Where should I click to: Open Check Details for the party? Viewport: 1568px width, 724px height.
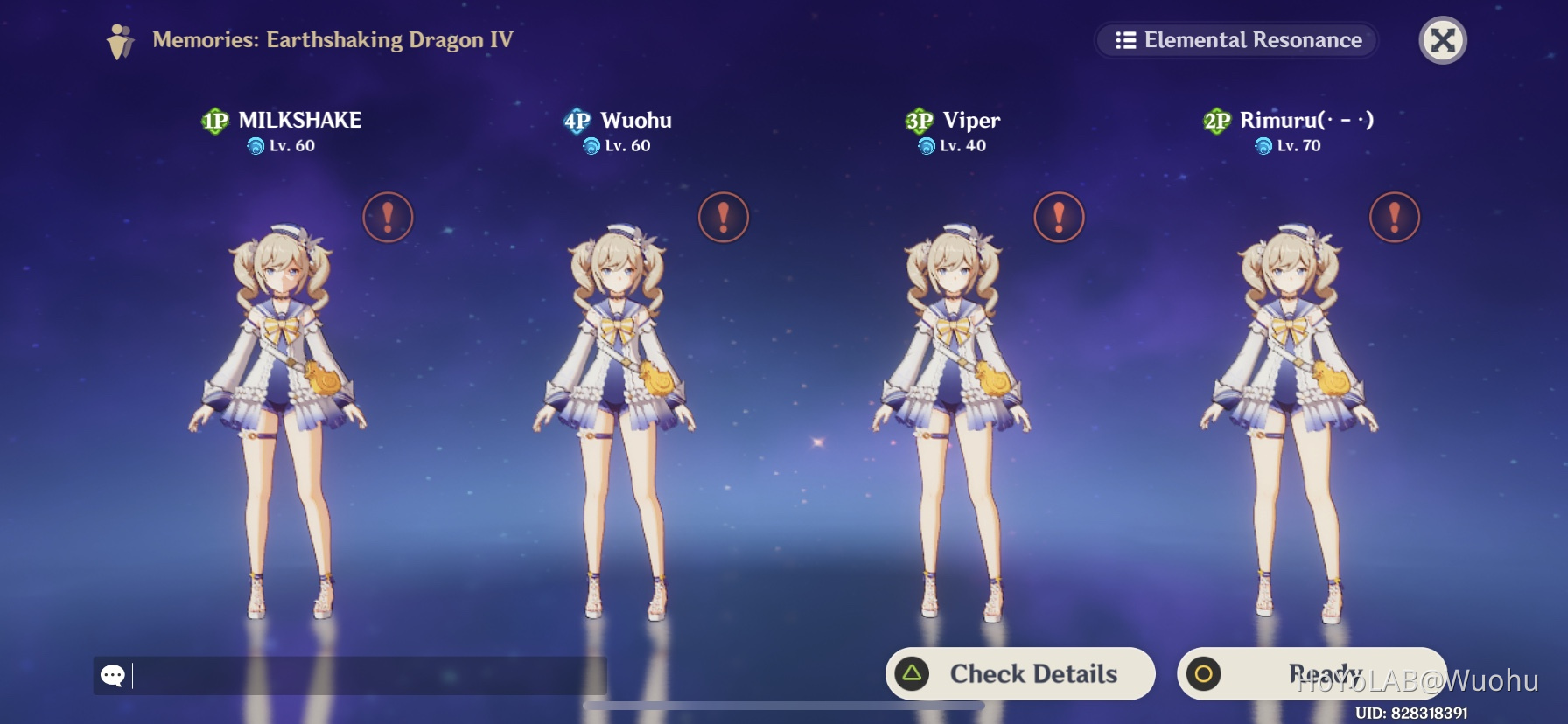point(1020,673)
